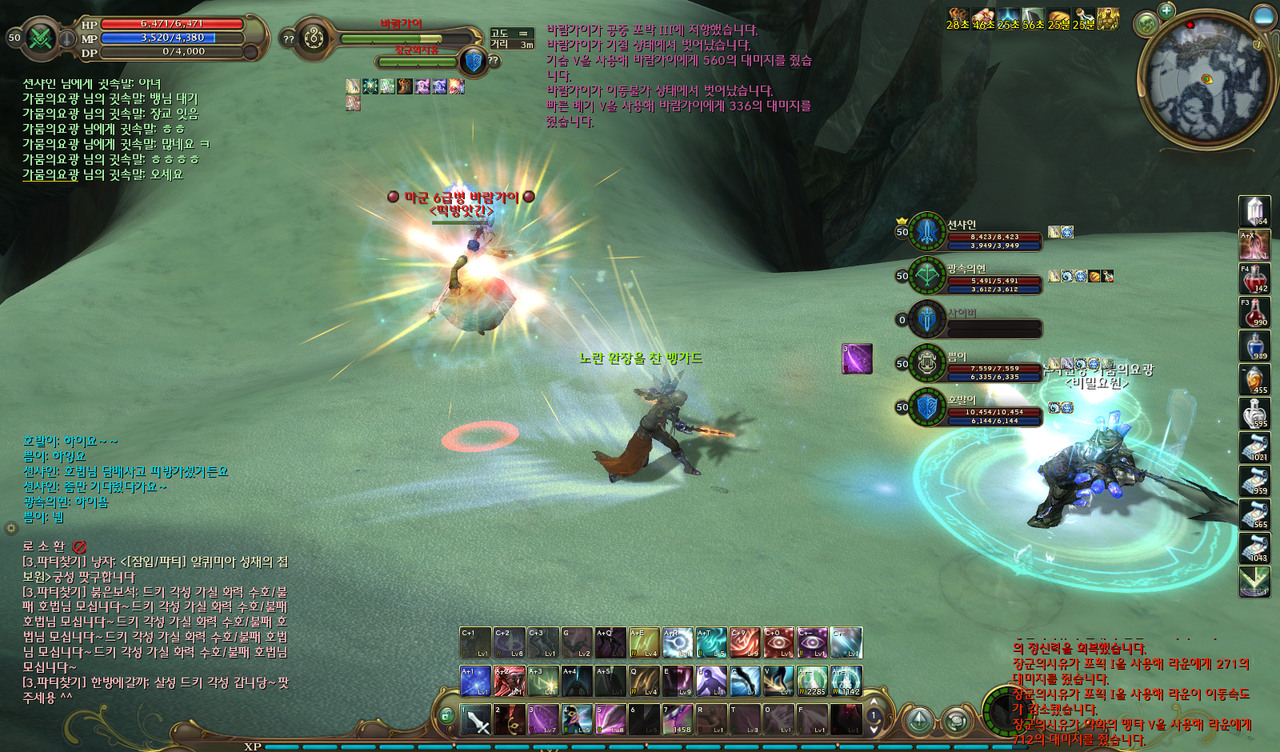Activate the A+1 blue burst skill
The height and width of the screenshot is (752, 1280).
(475, 681)
